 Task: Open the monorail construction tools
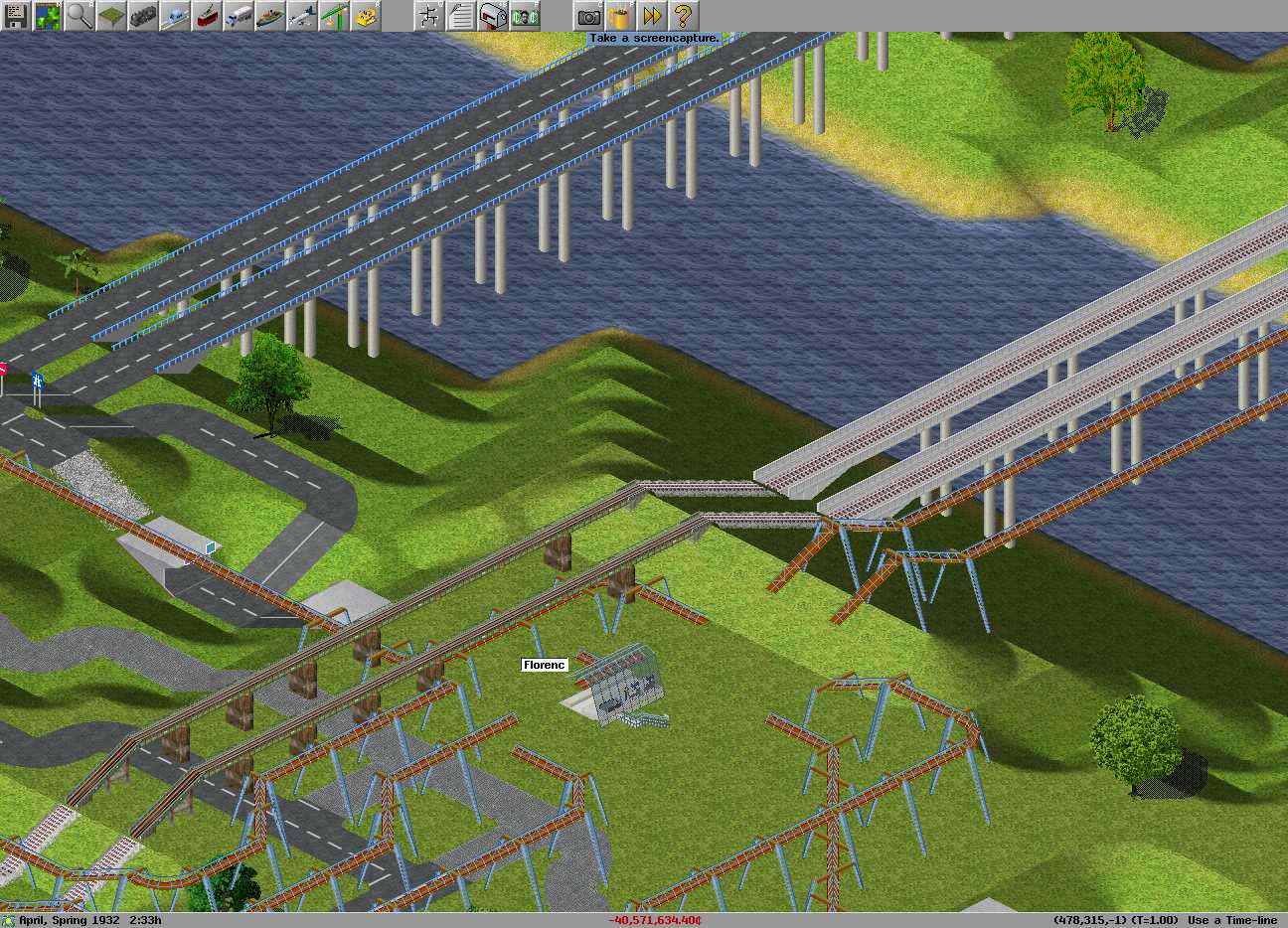[175, 16]
